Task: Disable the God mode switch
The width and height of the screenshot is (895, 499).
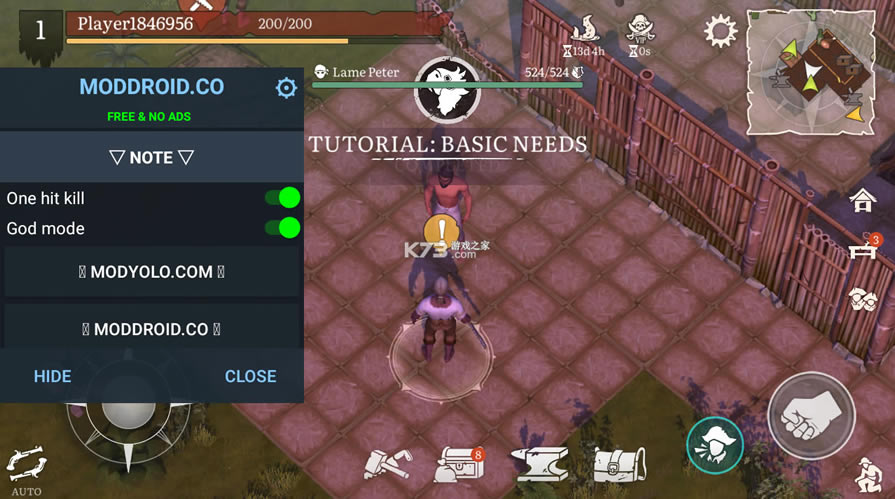Action: pos(283,228)
